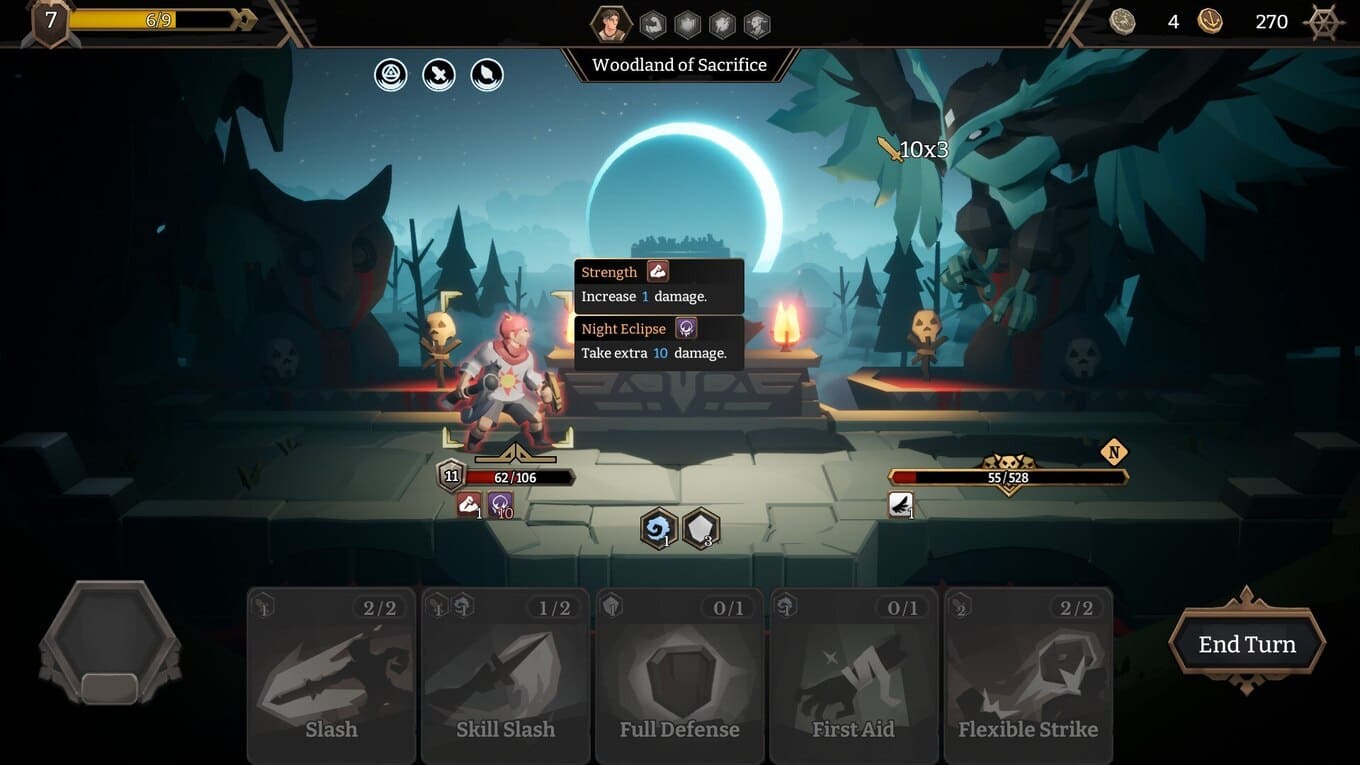The width and height of the screenshot is (1360, 765).
Task: Check the enemy's wing status icon
Action: [900, 504]
